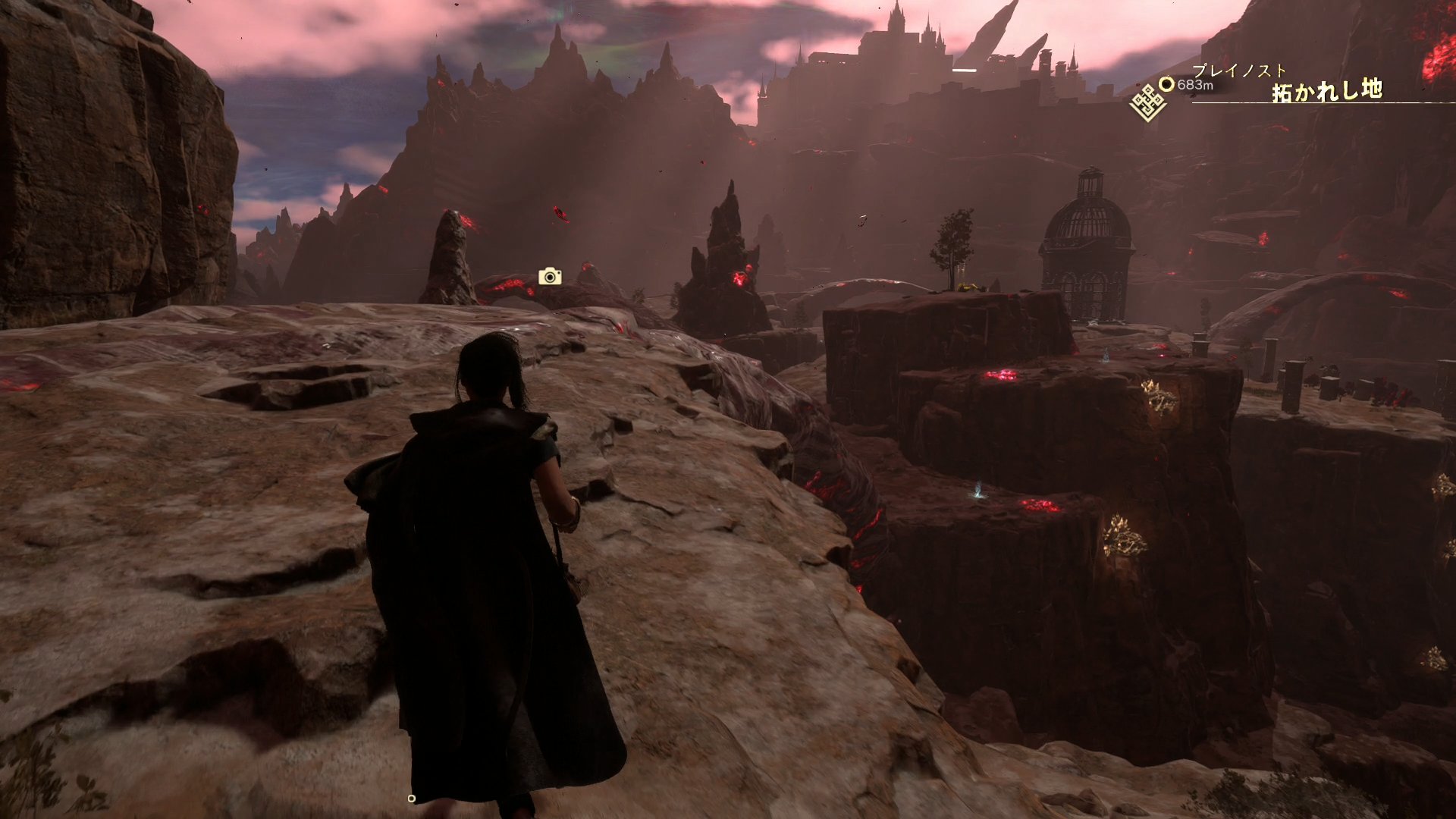Open the プレイノスト objective tracker
Viewport: 1456px width, 819px height.
tap(1239, 72)
